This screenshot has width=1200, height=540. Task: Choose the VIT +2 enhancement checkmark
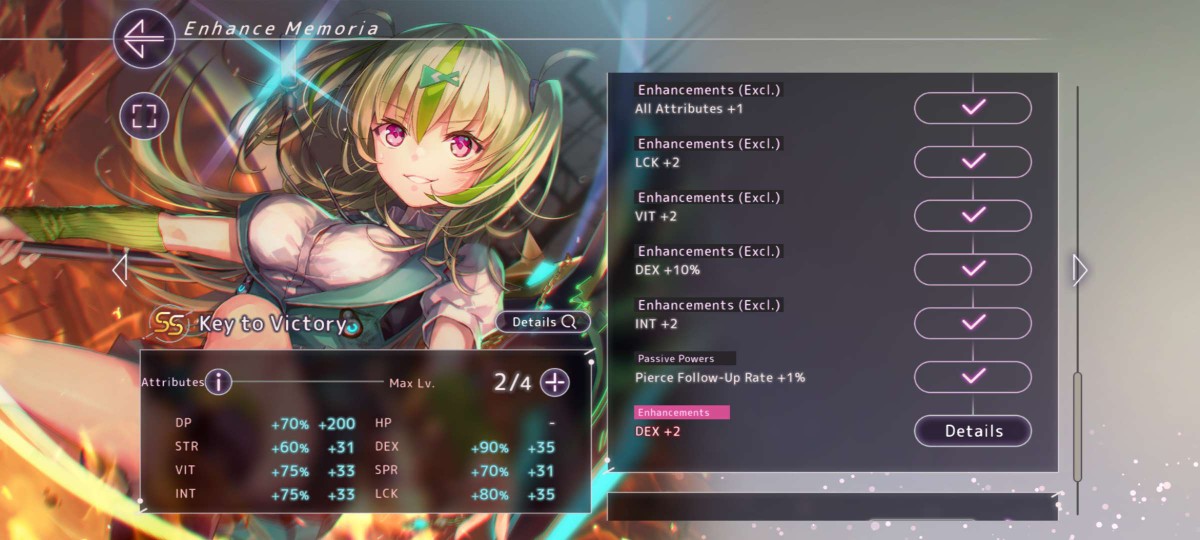tap(973, 215)
